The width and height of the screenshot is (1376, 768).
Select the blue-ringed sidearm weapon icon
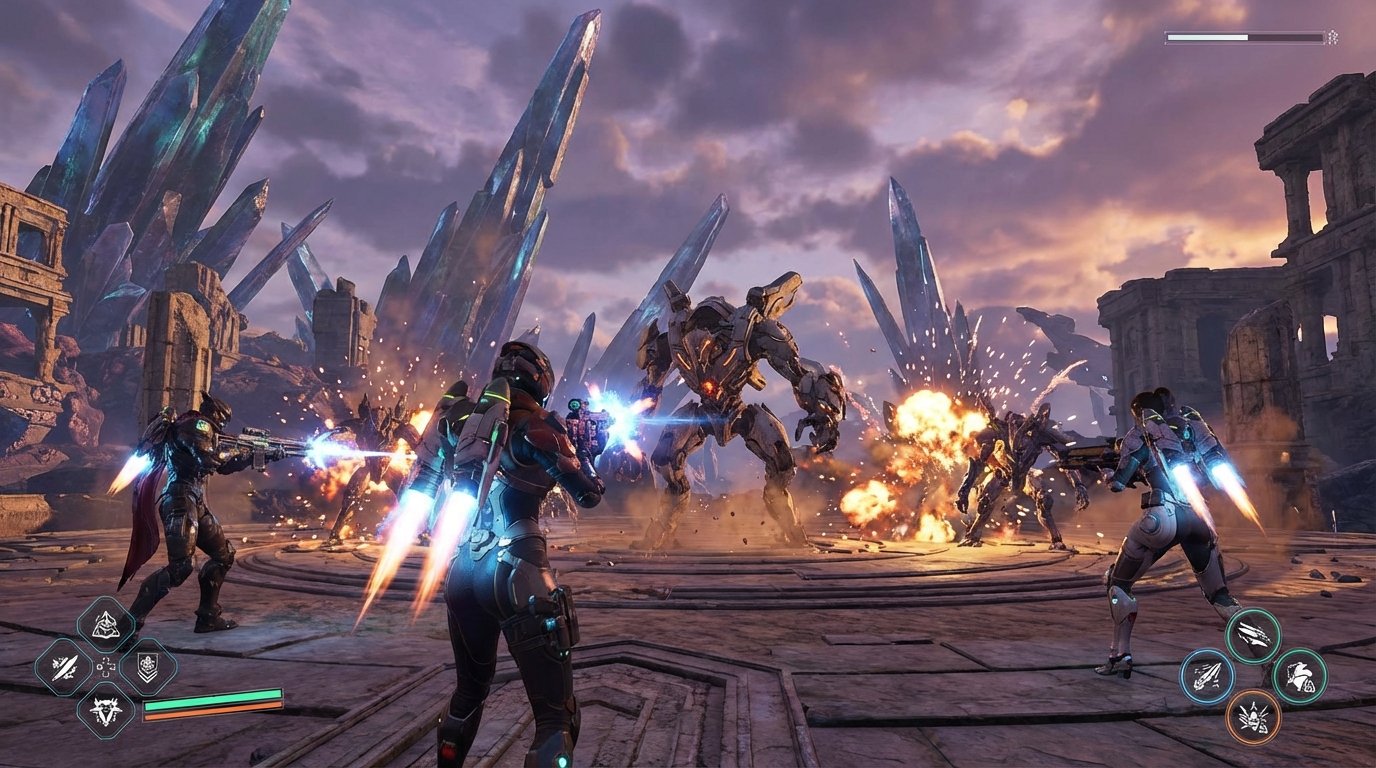click(1207, 676)
